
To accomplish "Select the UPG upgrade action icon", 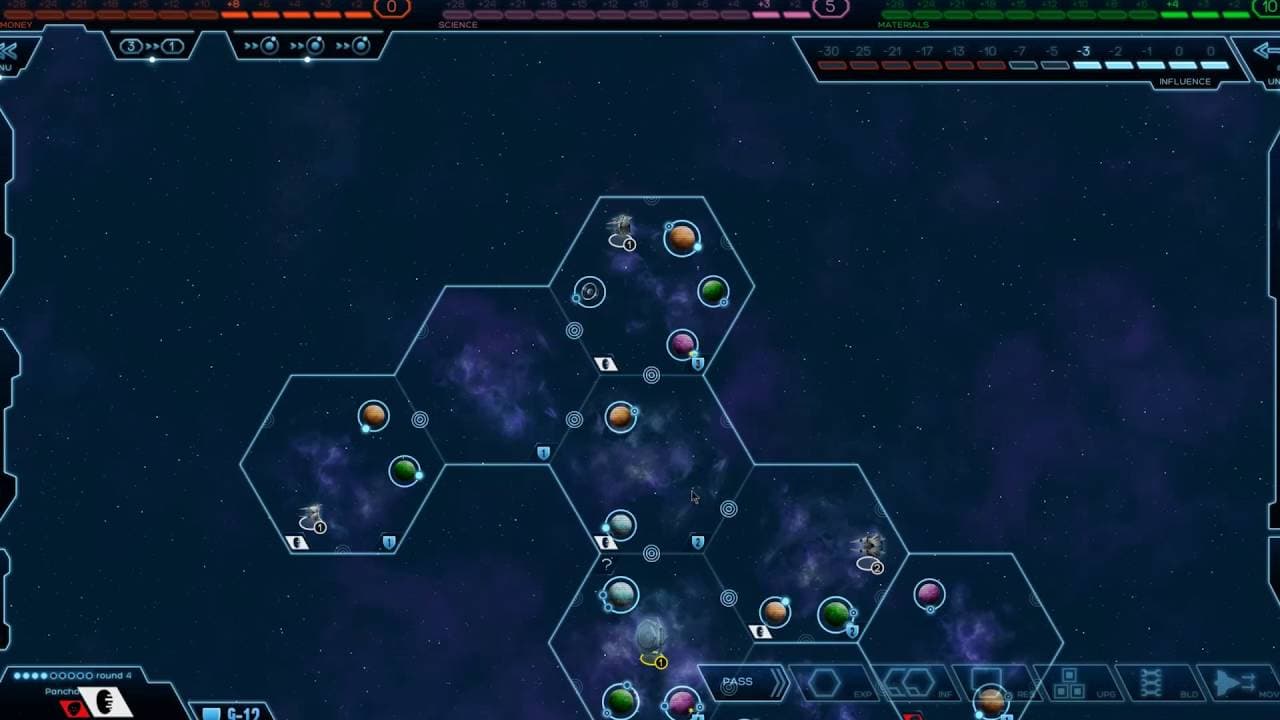I will pos(1067,680).
